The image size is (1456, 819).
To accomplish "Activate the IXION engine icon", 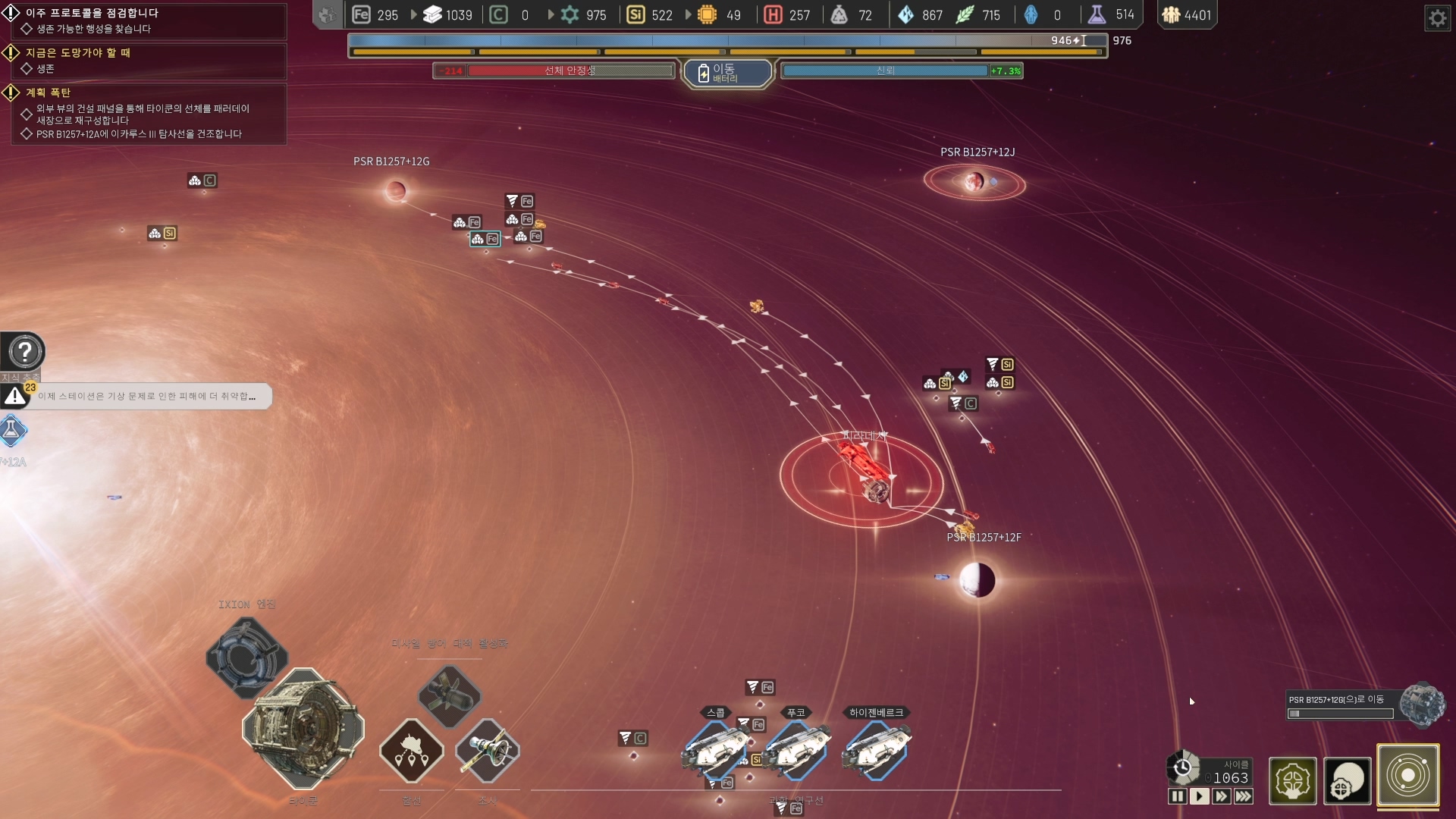I will 247,657.
